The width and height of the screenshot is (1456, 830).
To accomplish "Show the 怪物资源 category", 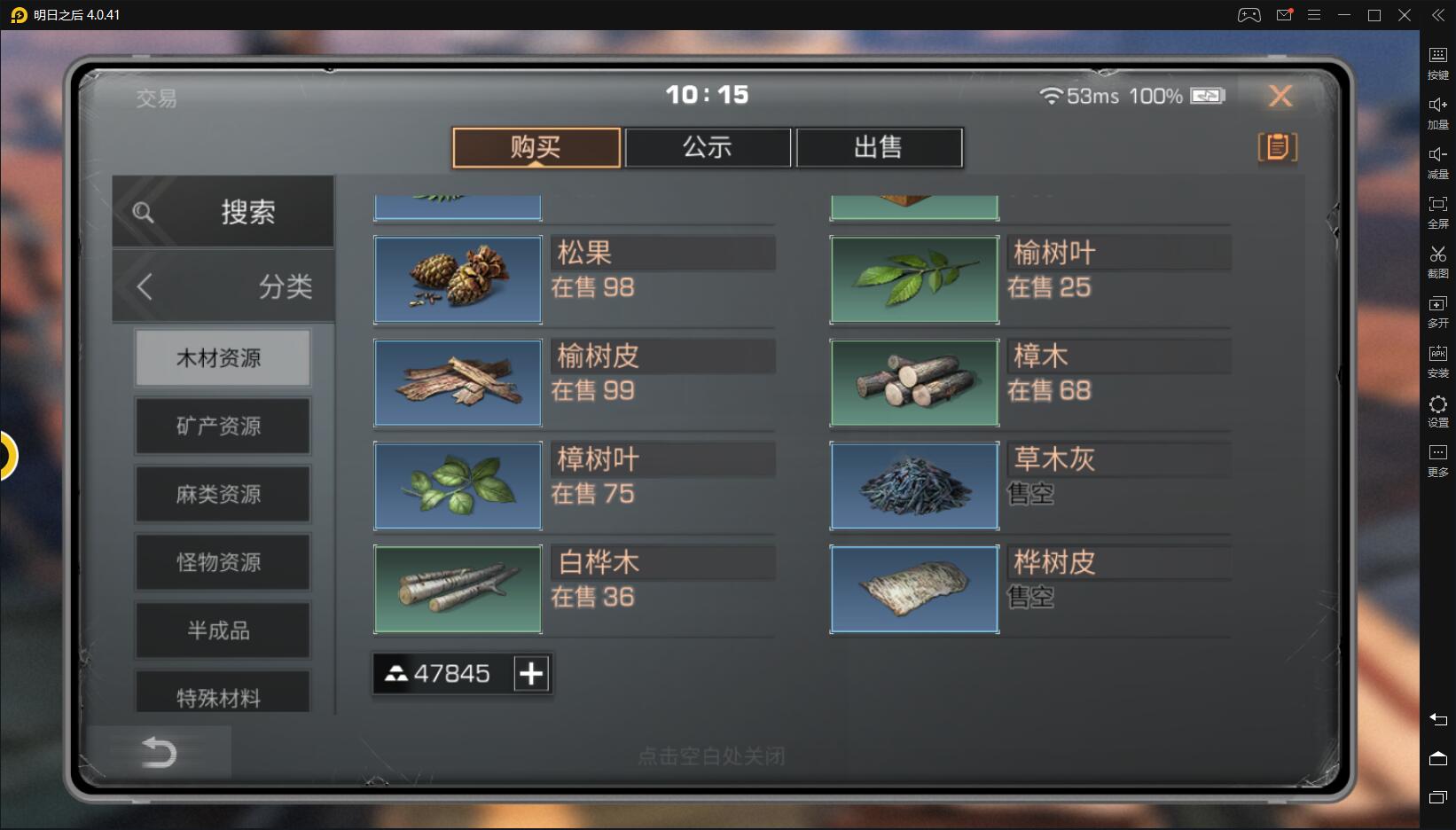I will [222, 562].
